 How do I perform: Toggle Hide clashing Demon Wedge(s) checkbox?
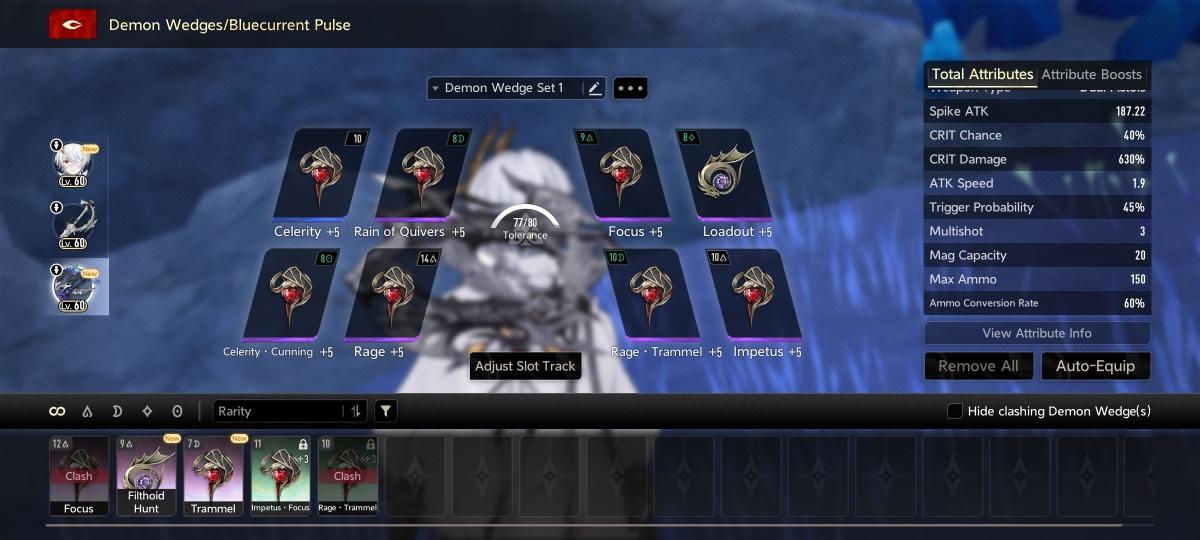coord(955,411)
